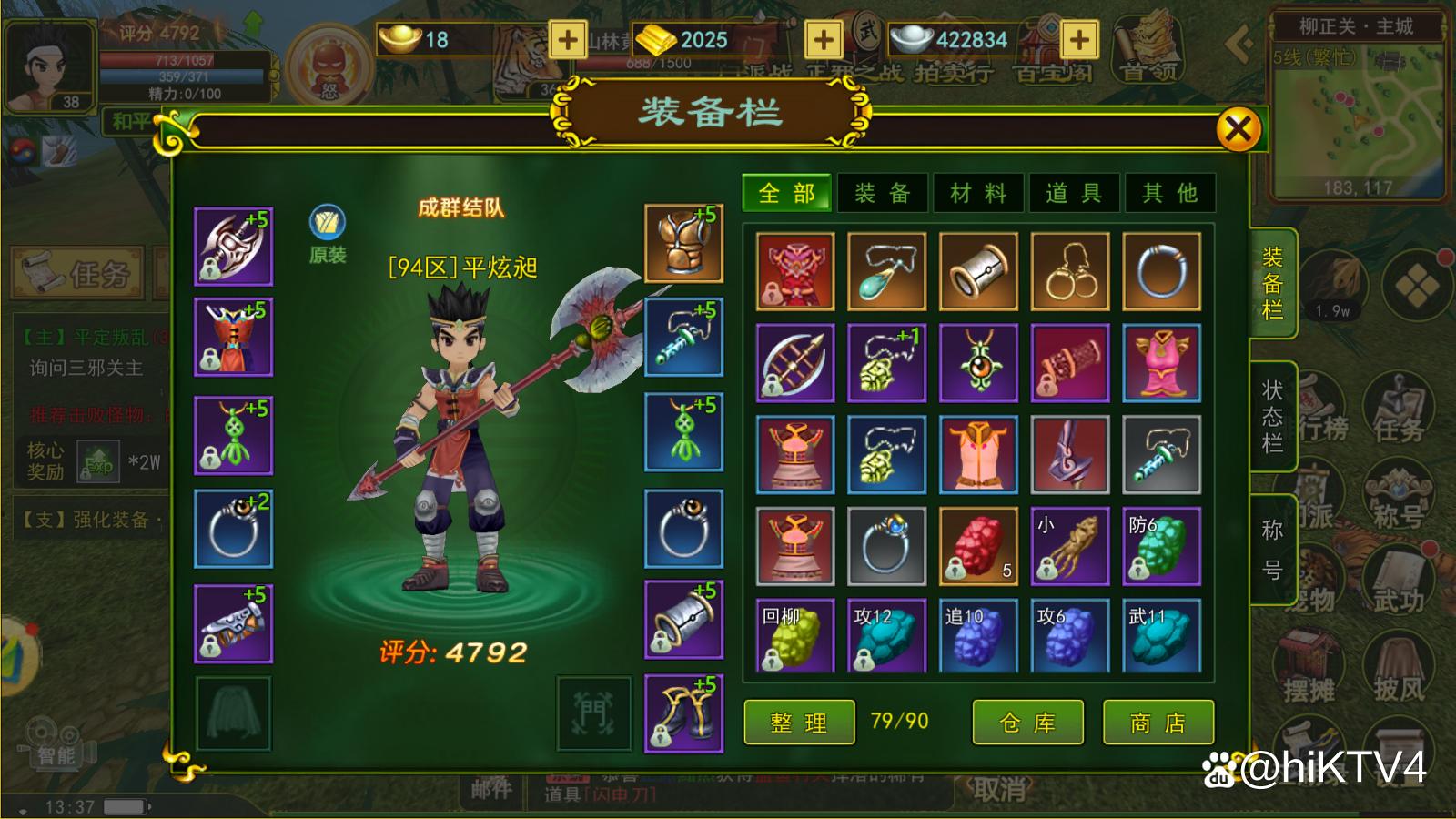Sort the bag with 整理 button
This screenshot has width=1456, height=819.
pyautogui.click(x=799, y=723)
